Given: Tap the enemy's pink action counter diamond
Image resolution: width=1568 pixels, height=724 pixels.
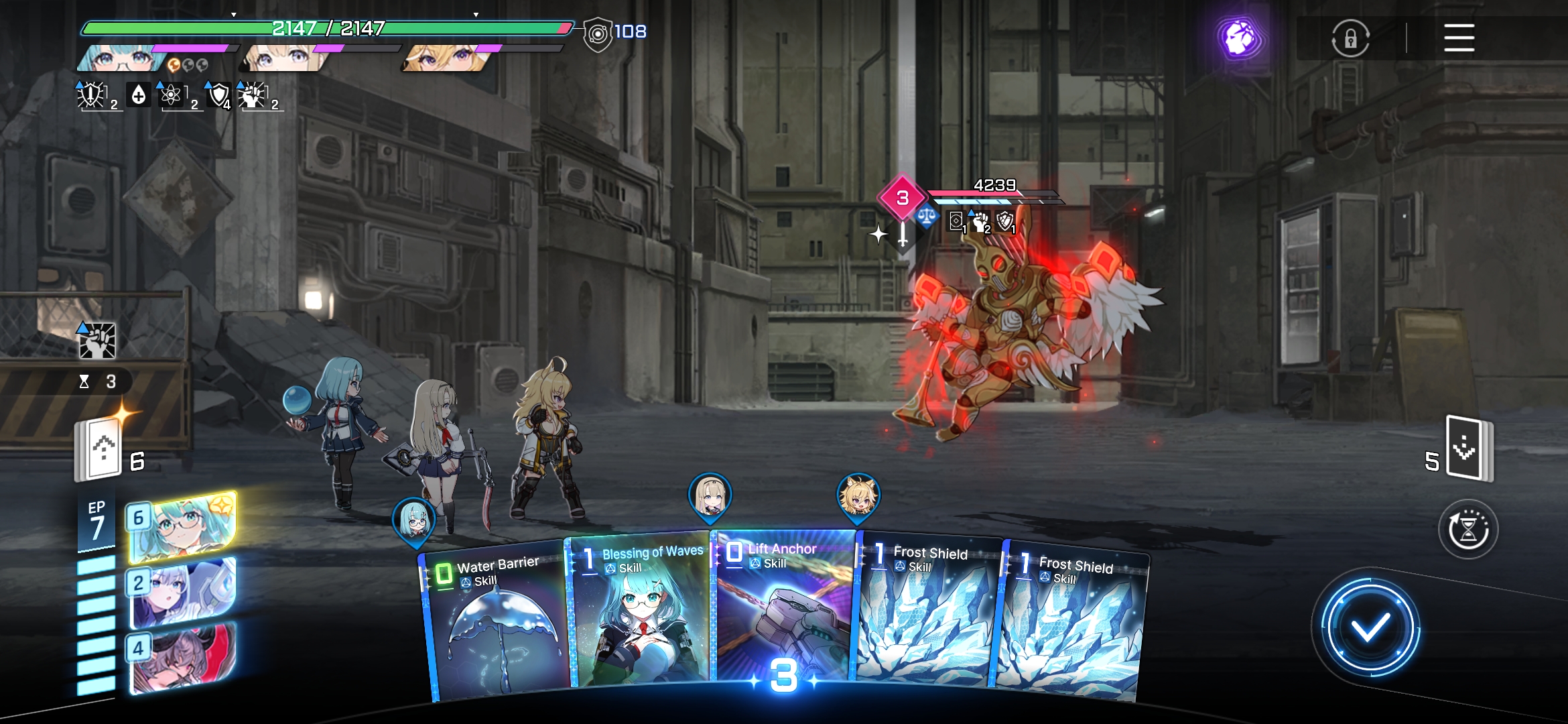Looking at the screenshot, I should point(903,198).
